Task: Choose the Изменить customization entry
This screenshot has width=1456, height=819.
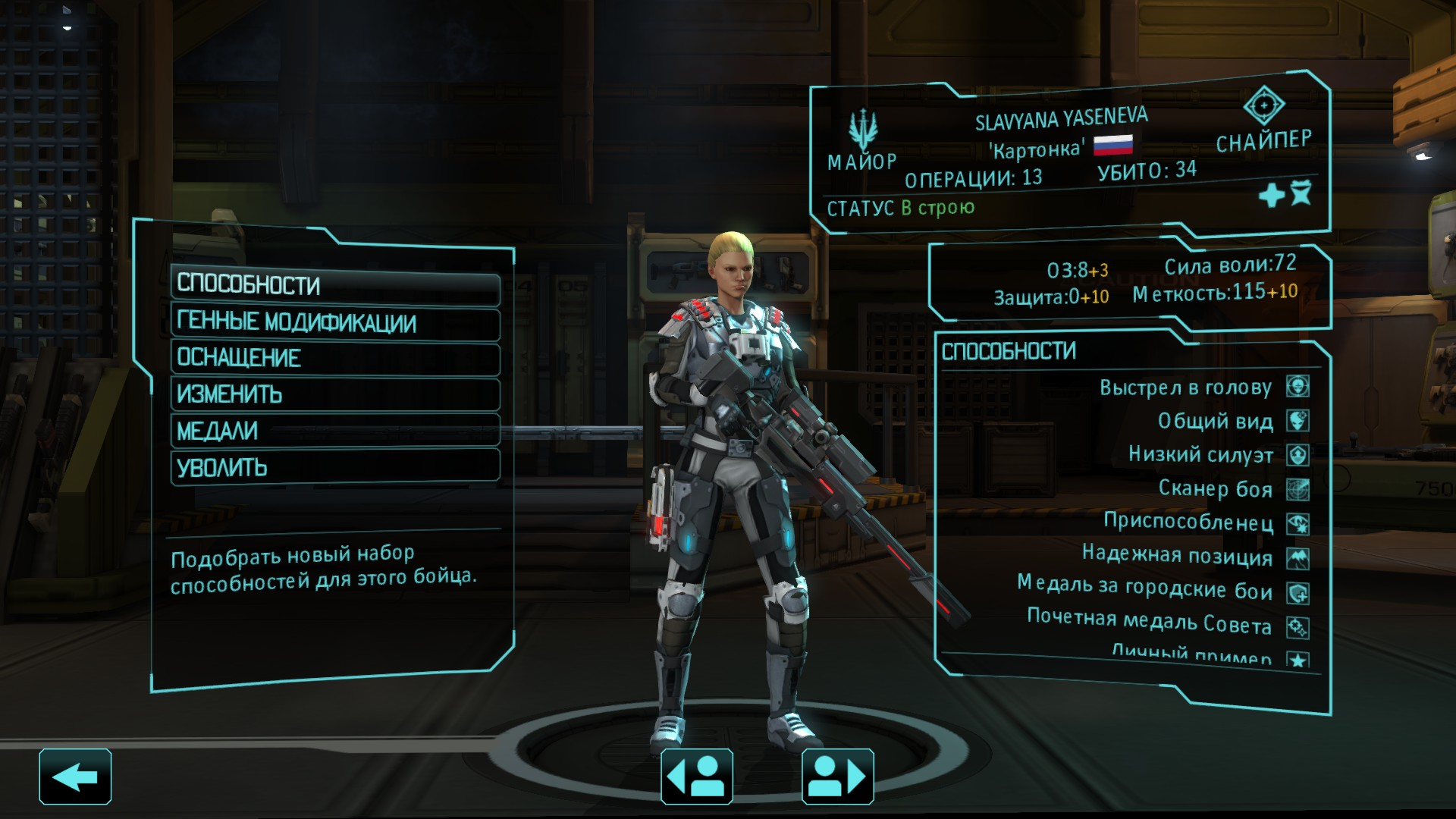Action: [334, 395]
